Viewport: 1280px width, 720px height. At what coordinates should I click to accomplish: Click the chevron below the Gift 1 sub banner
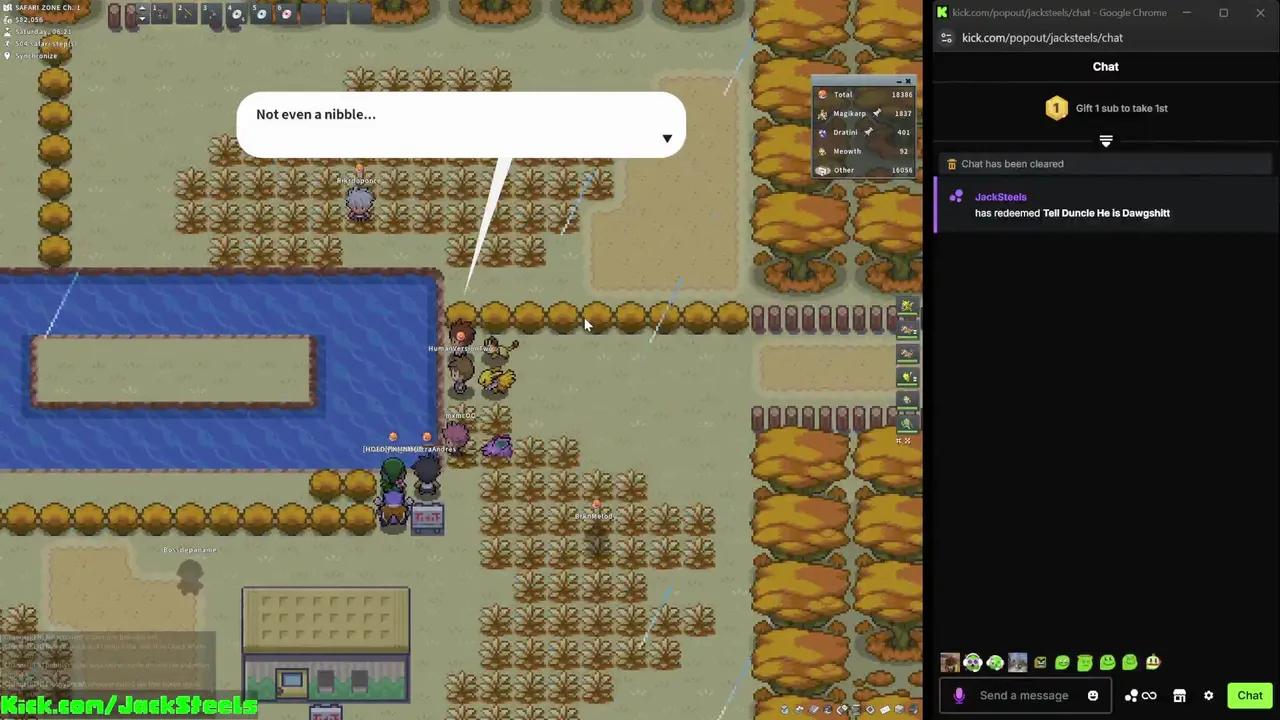pyautogui.click(x=1105, y=141)
